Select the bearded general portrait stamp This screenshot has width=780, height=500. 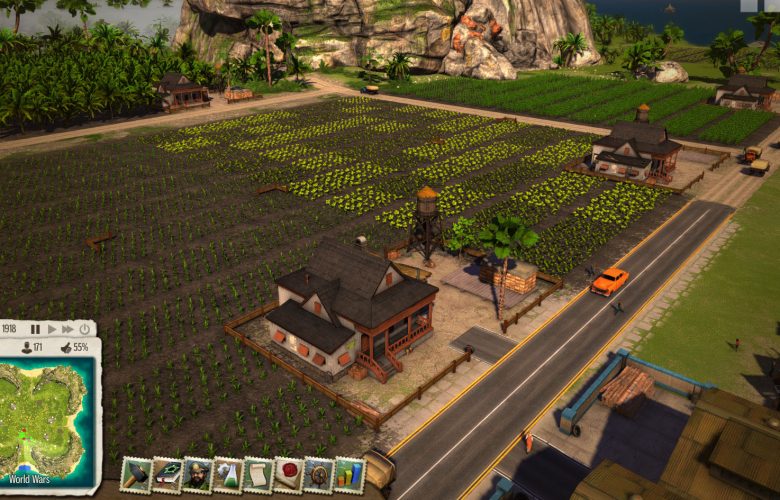198,474
